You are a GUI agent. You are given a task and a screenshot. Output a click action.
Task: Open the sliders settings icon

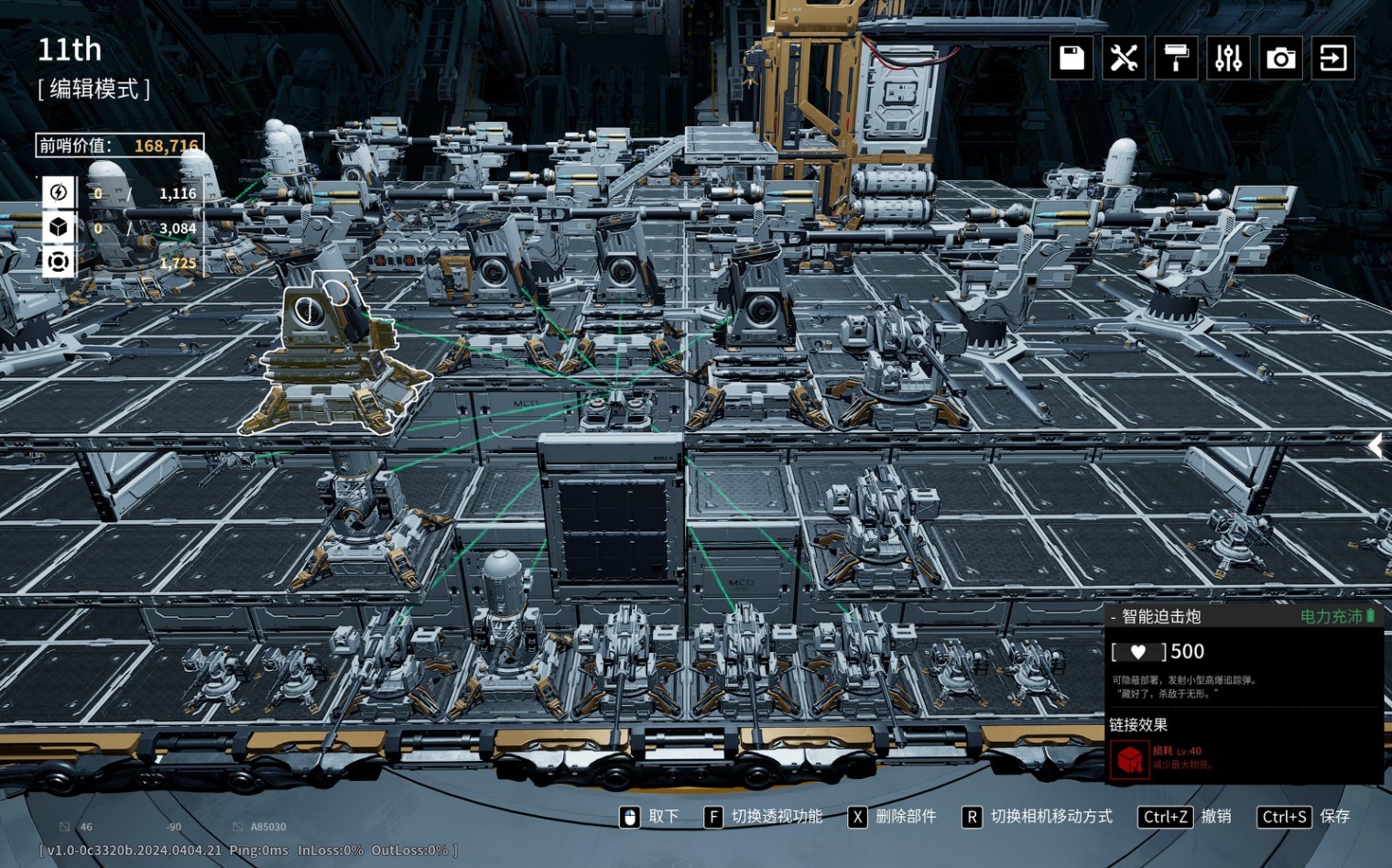click(x=1228, y=58)
